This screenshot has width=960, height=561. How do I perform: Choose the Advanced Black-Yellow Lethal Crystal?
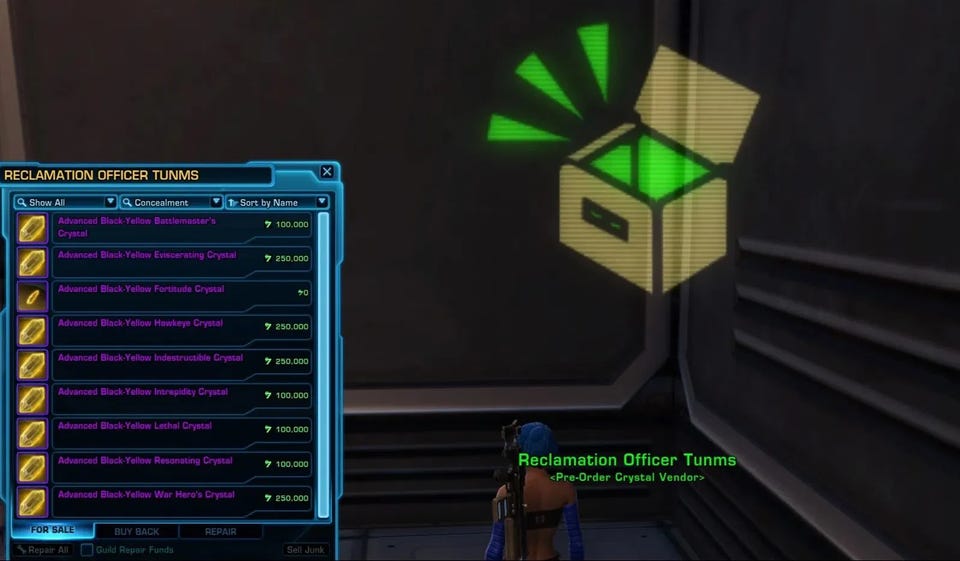pyautogui.click(x=165, y=432)
